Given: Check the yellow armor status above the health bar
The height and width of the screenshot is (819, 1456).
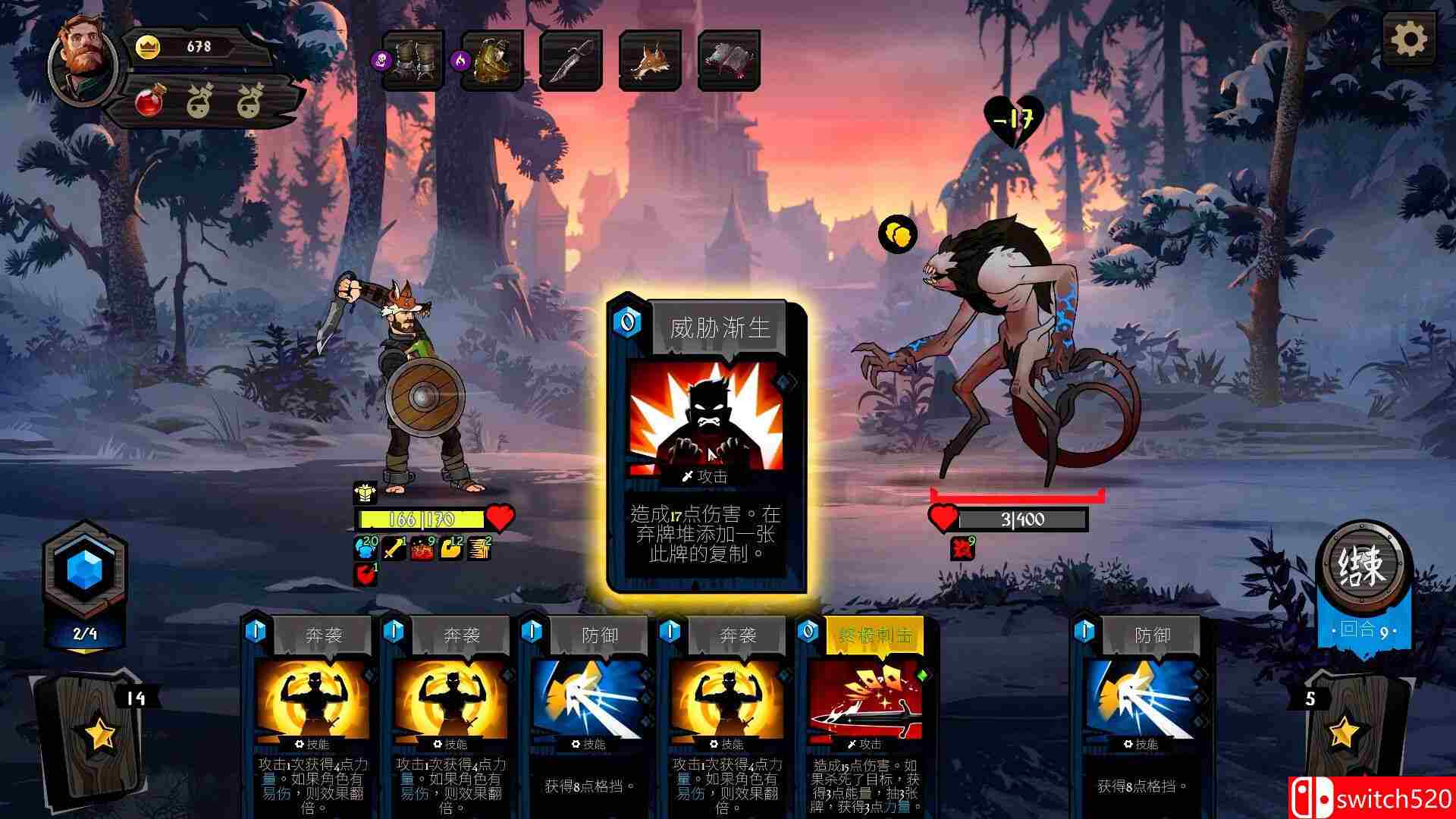Looking at the screenshot, I should coord(366,494).
